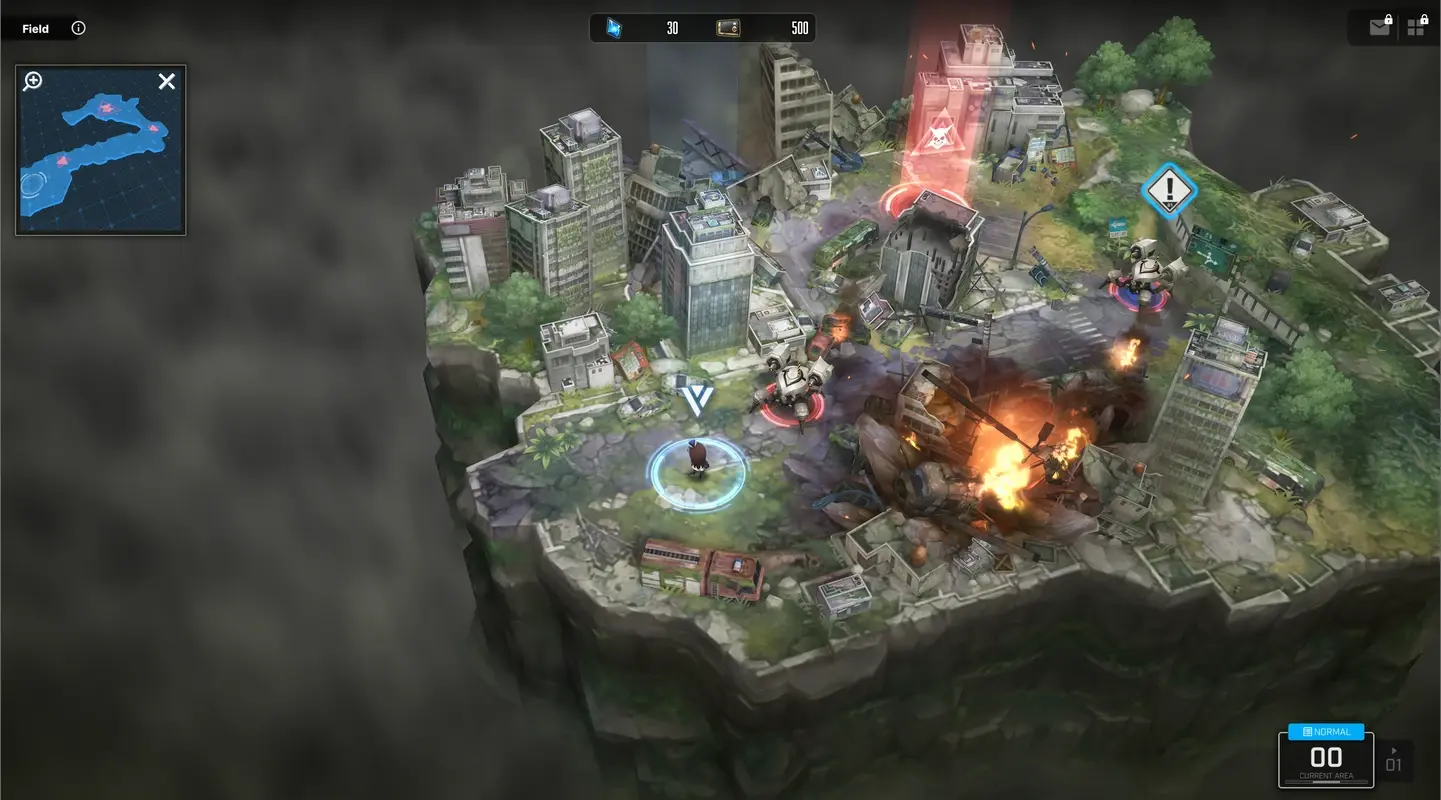Select the blue gem currency icon

click(611, 27)
